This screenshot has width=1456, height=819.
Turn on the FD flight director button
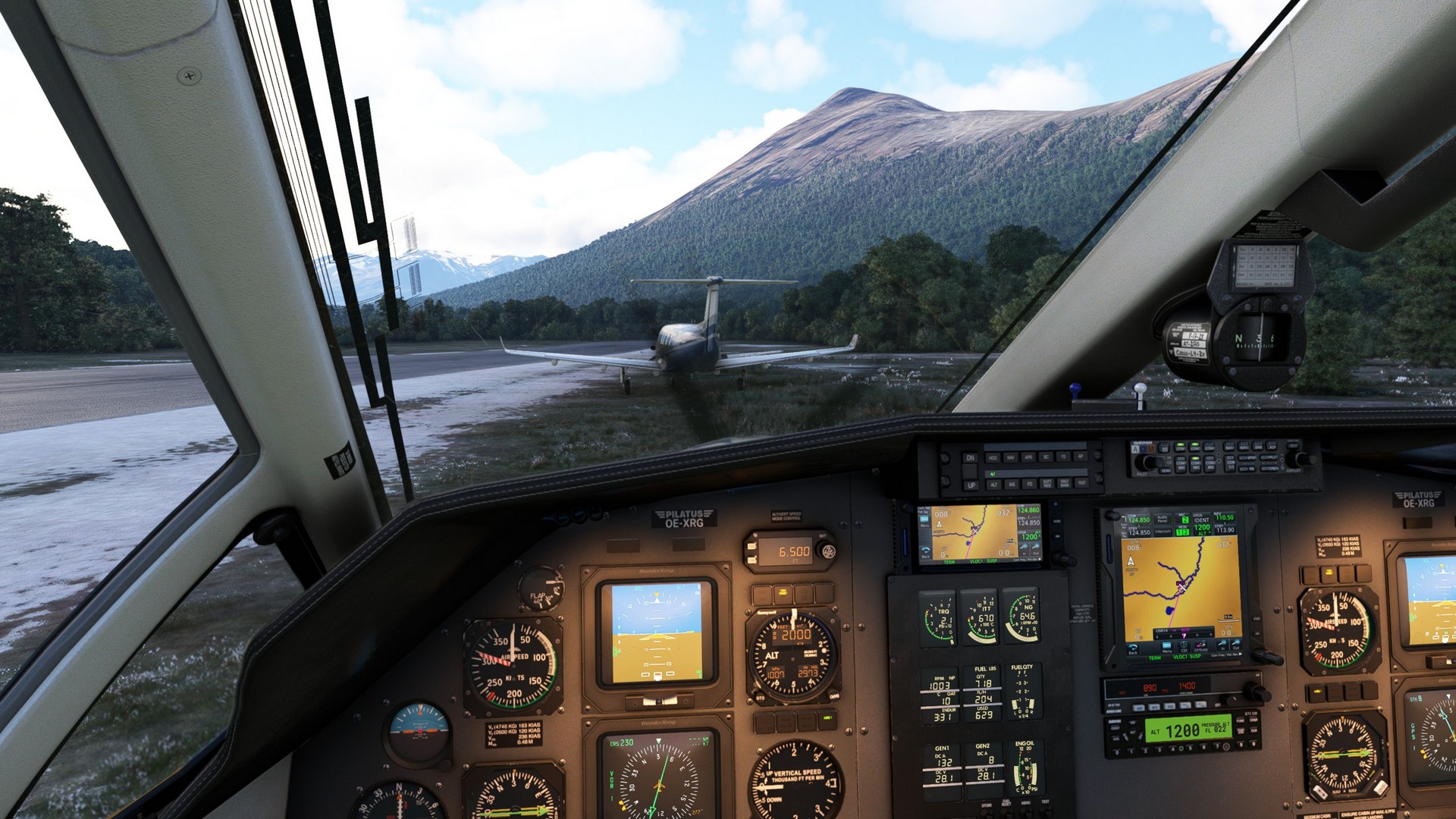[x=1029, y=484]
